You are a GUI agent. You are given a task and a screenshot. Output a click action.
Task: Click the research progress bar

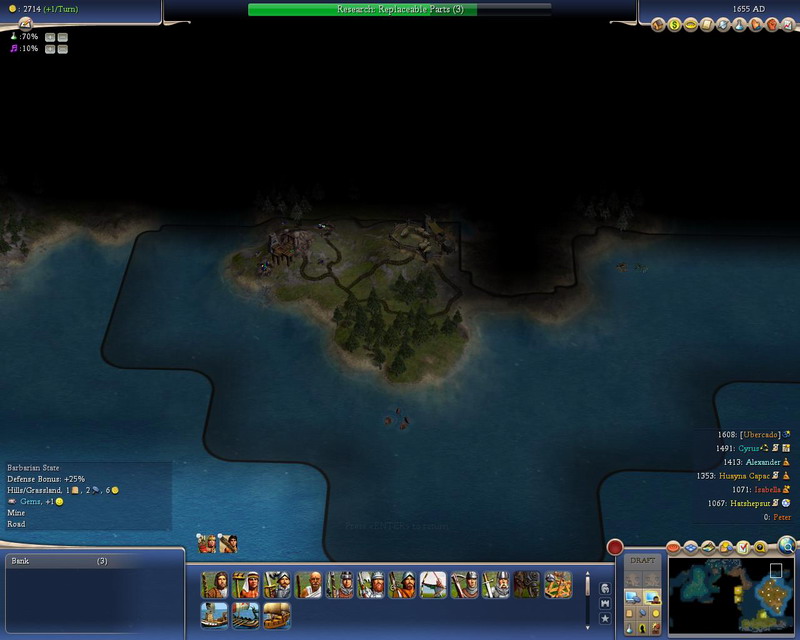tap(399, 9)
